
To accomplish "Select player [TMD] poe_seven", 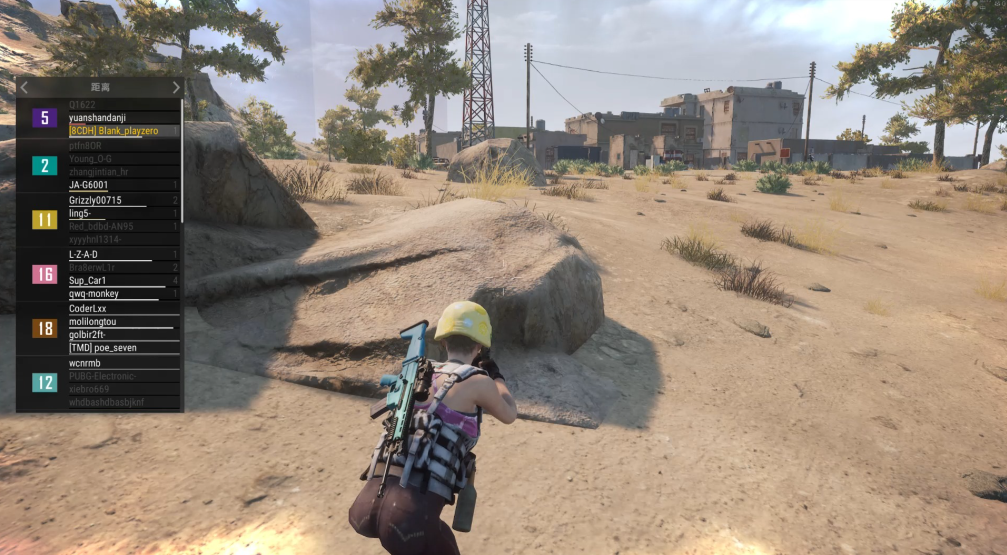I will click(x=103, y=348).
